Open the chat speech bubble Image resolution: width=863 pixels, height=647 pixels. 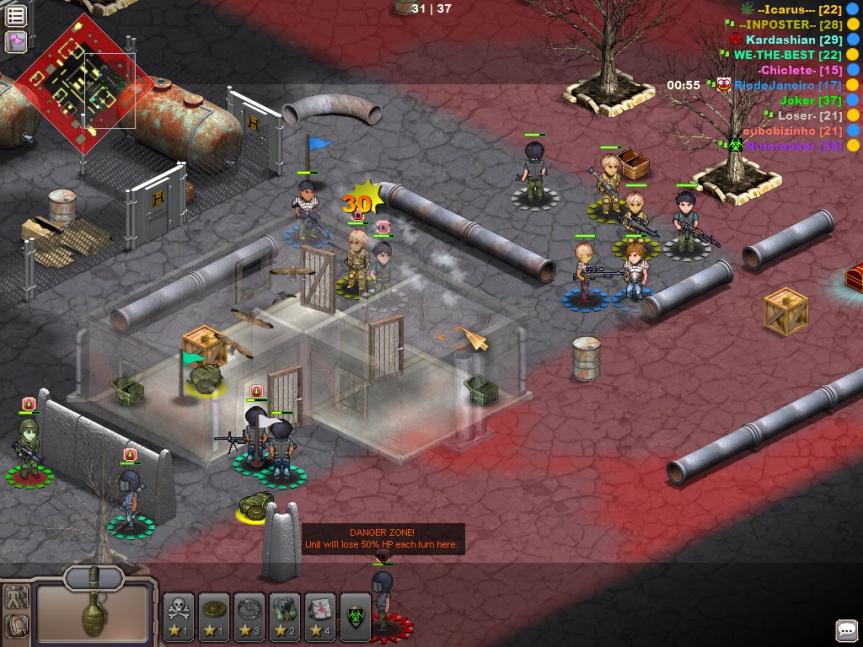pyautogui.click(x=847, y=630)
